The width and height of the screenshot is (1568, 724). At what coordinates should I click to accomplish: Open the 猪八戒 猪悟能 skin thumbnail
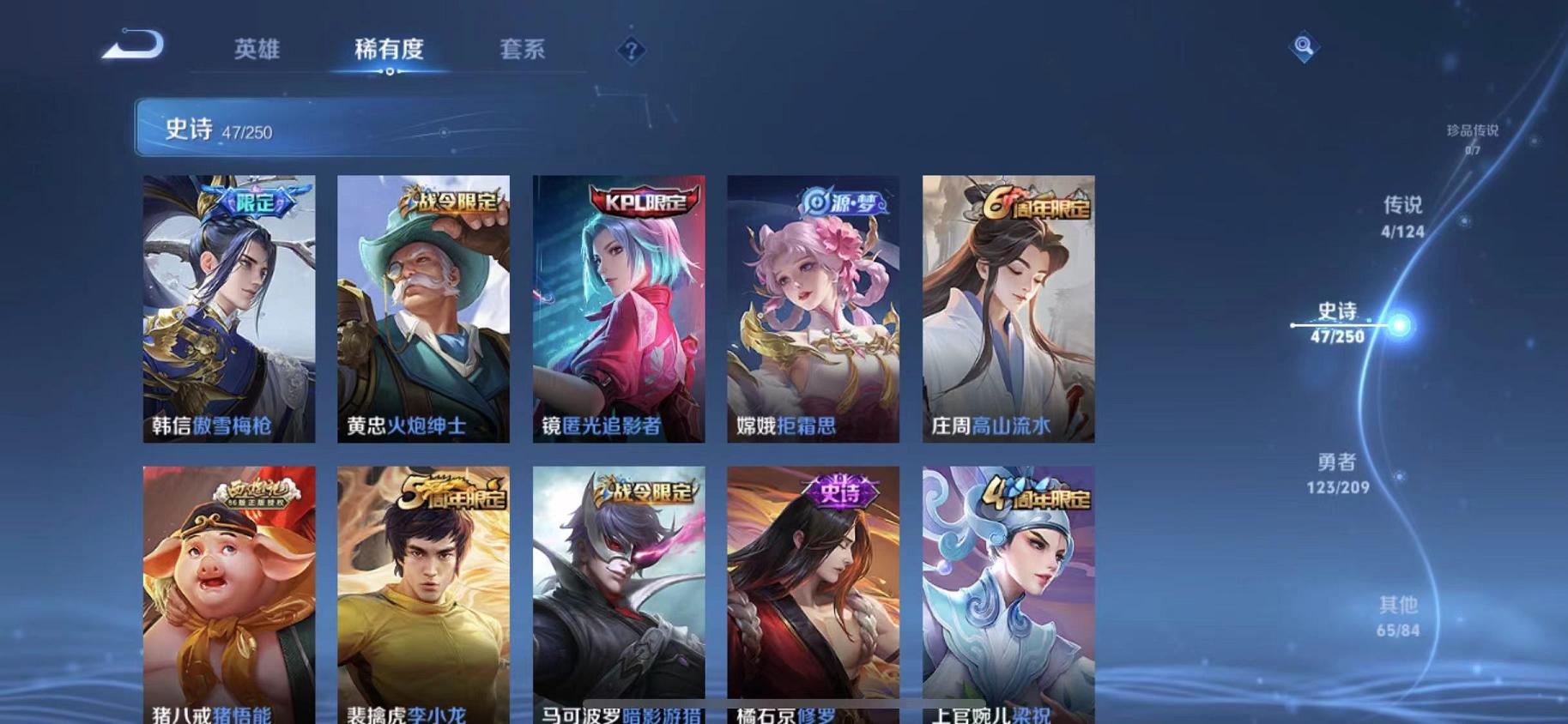pyautogui.click(x=228, y=592)
